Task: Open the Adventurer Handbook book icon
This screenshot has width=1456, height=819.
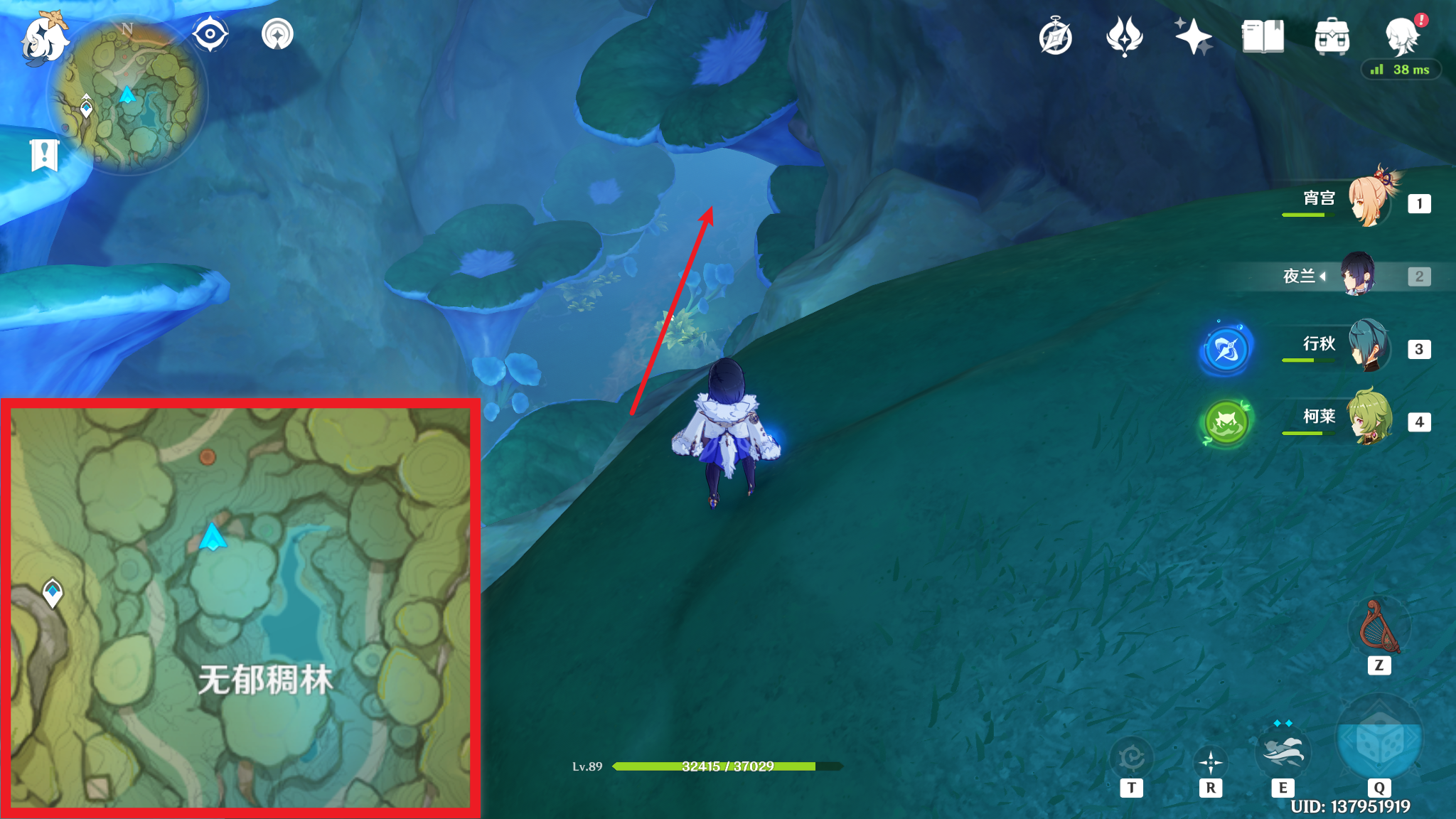Action: tap(1263, 37)
